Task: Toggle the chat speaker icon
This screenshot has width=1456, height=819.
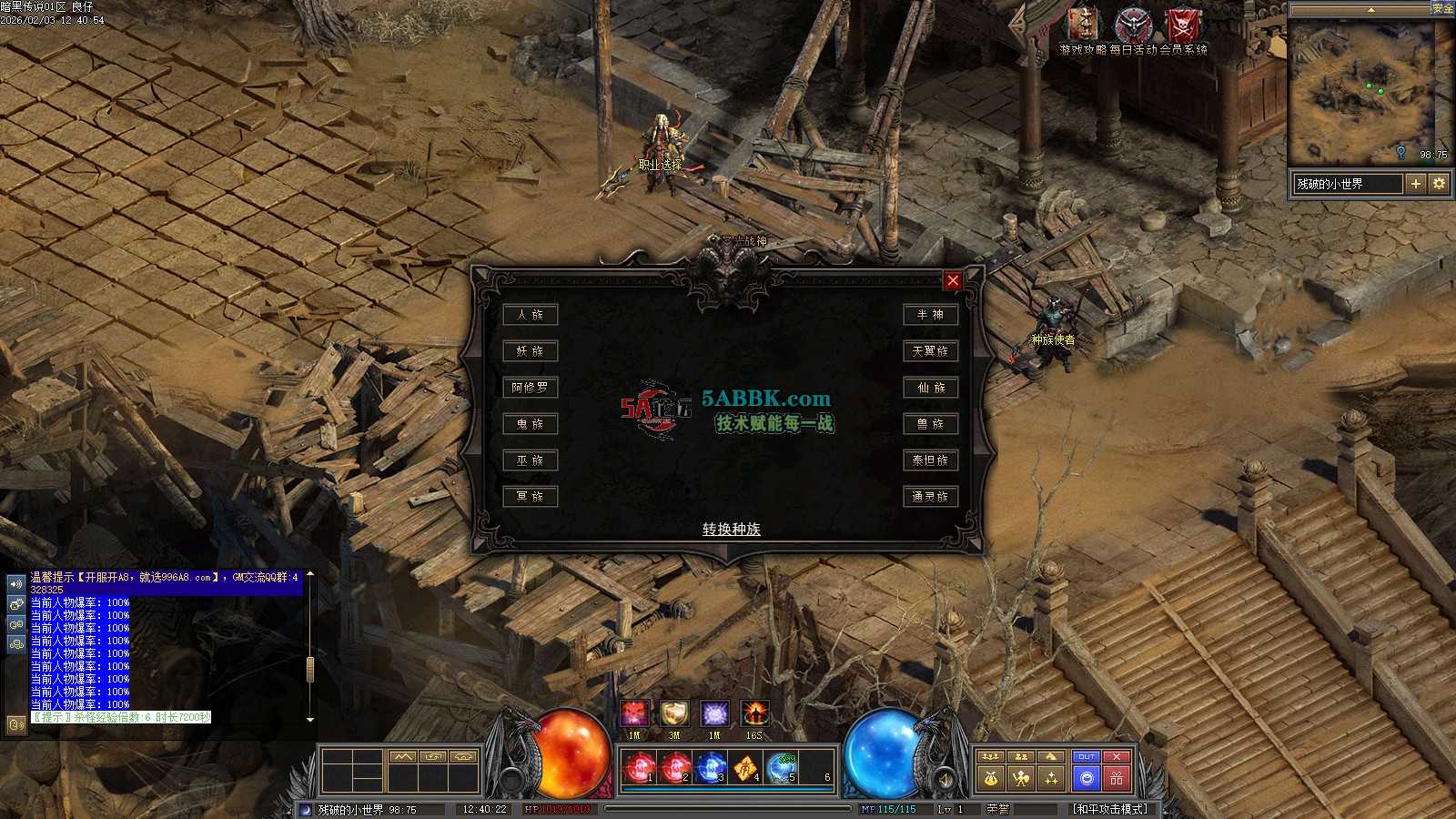Action: [15, 583]
